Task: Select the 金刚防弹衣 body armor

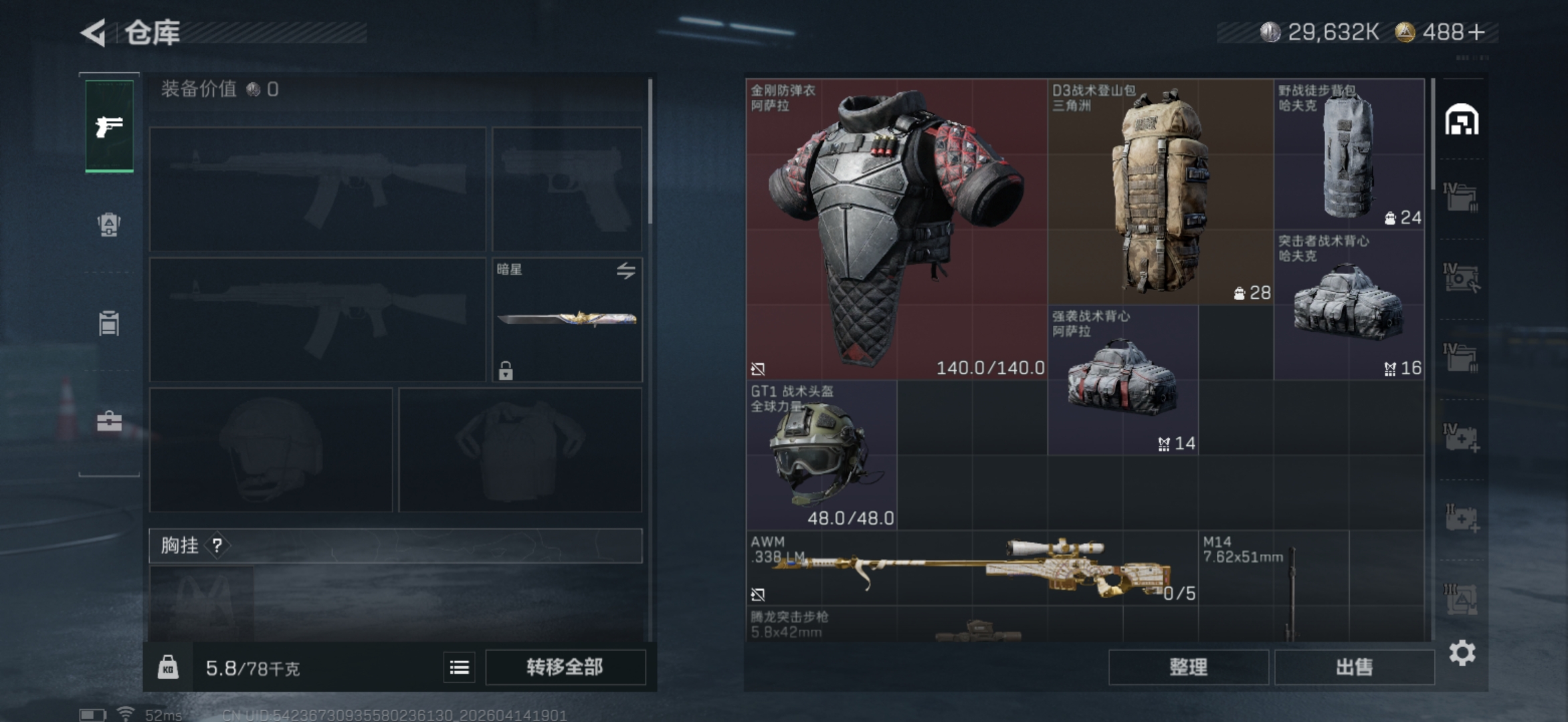Action: tap(896, 229)
